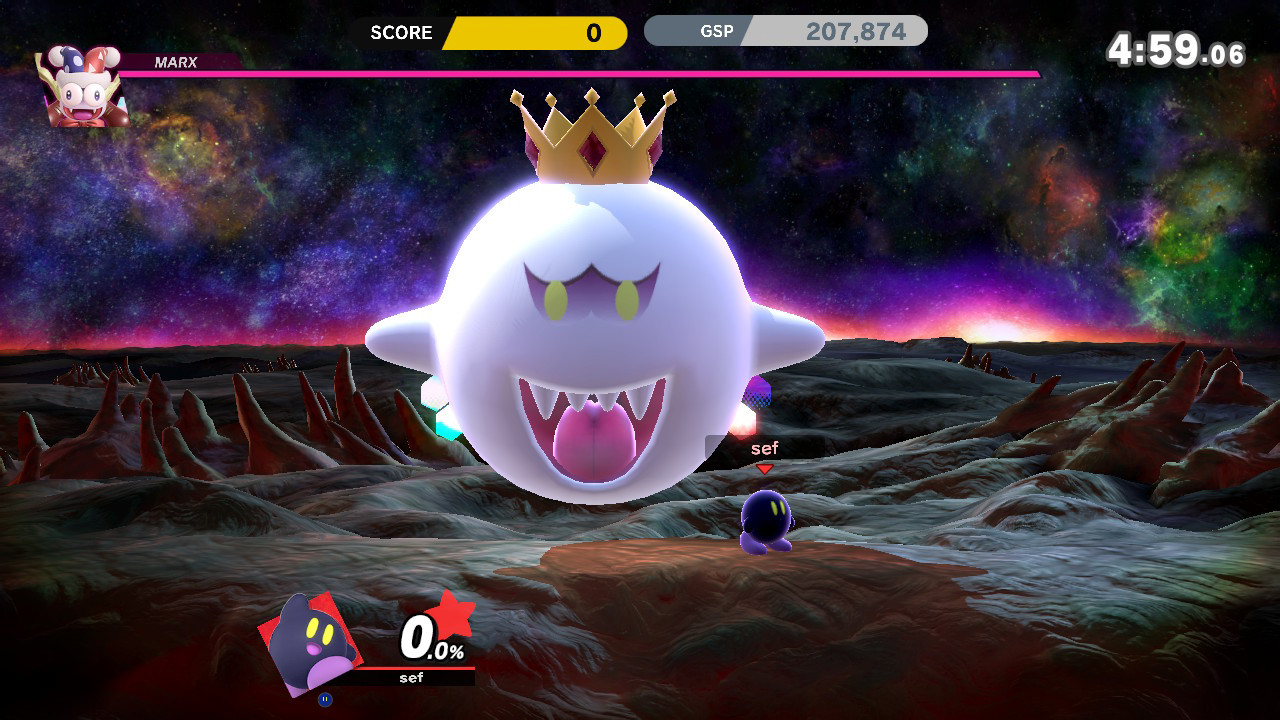Click the Marx boss portrait icon
1280x720 pixels.
tap(80, 85)
